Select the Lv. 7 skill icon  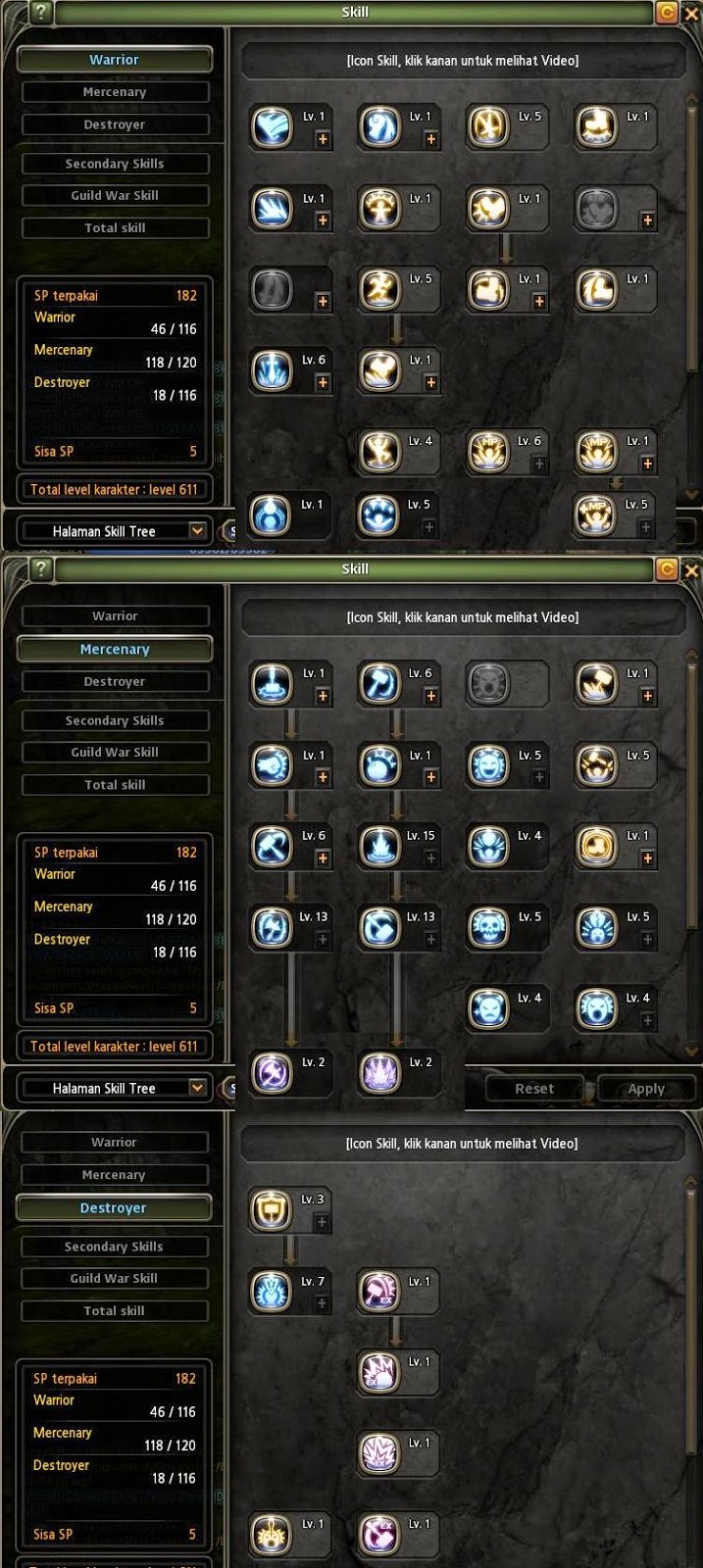(271, 1292)
